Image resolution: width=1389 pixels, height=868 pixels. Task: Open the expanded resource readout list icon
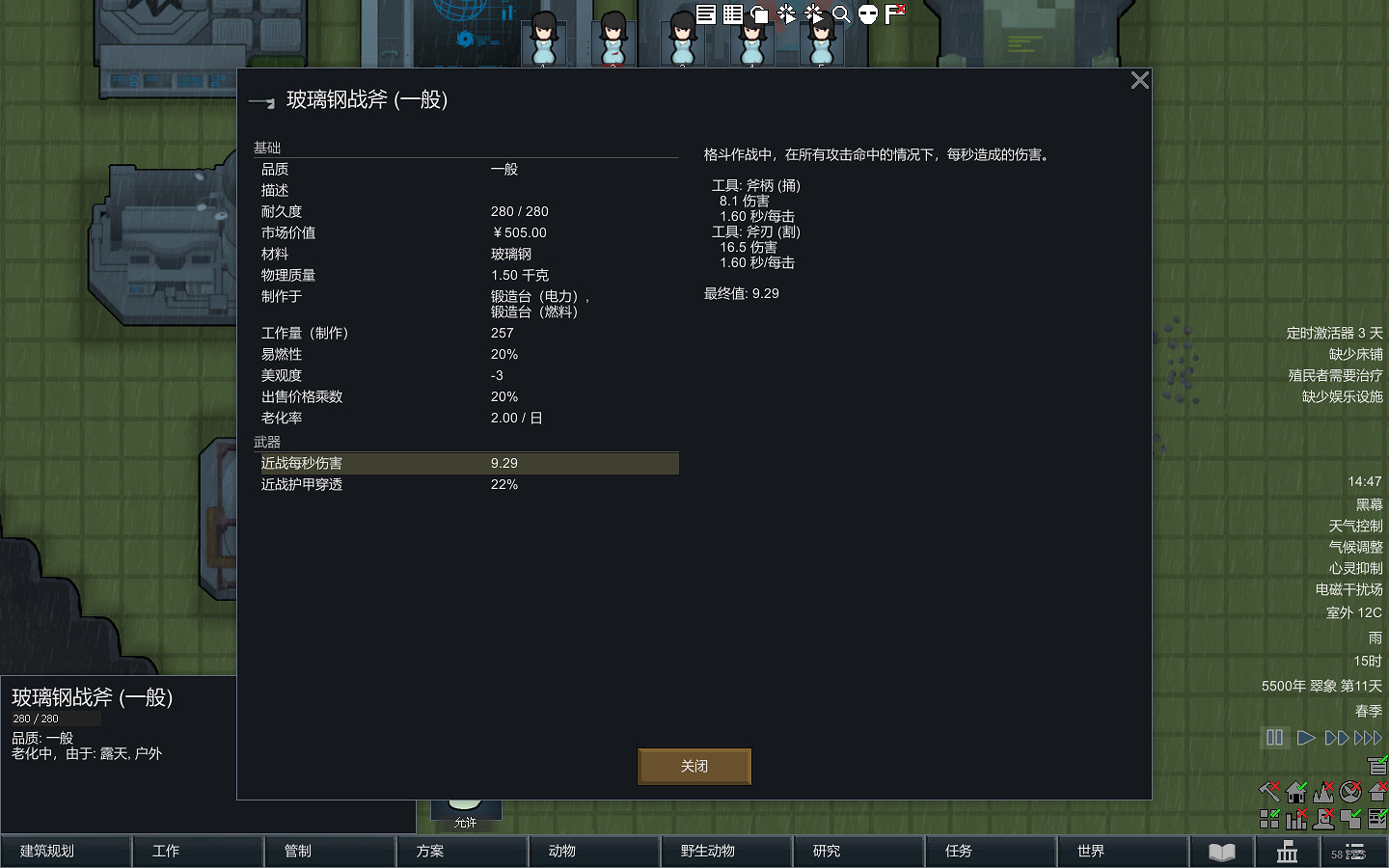pyautogui.click(x=705, y=14)
